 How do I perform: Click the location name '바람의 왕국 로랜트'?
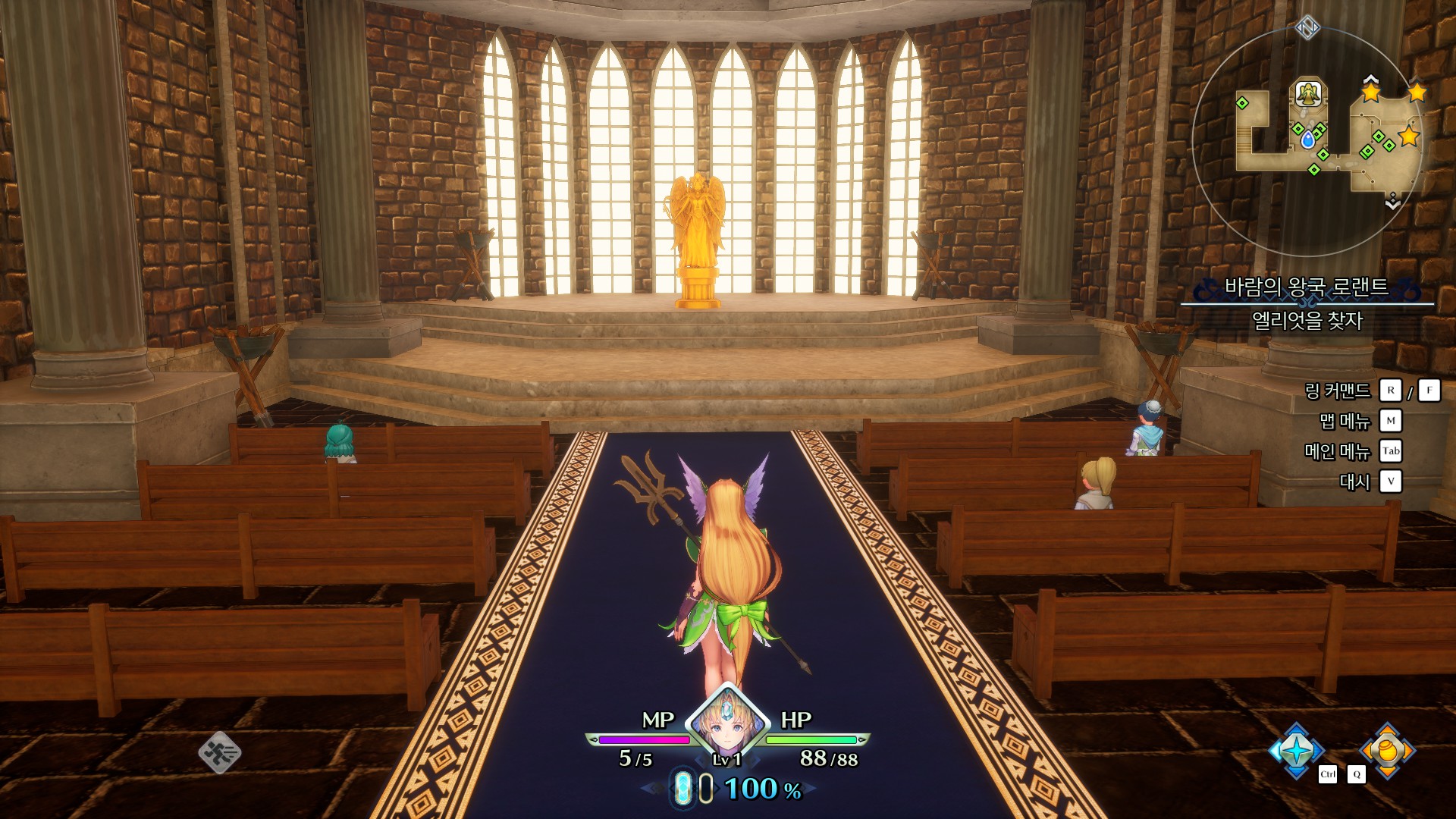(x=1306, y=287)
